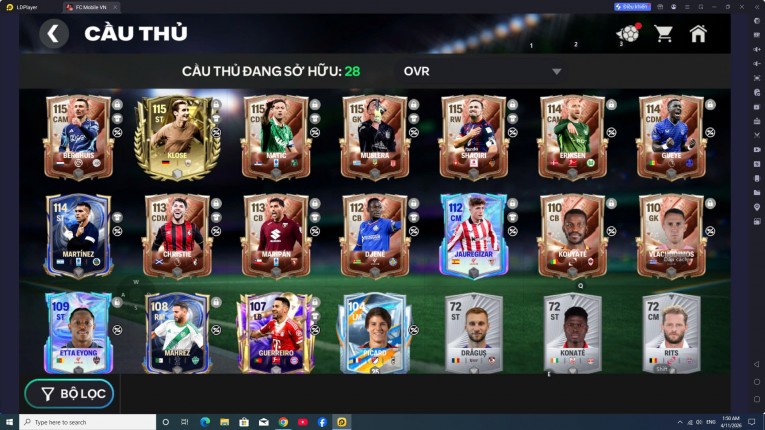
Task: Open the shopping cart store
Action: coord(663,34)
